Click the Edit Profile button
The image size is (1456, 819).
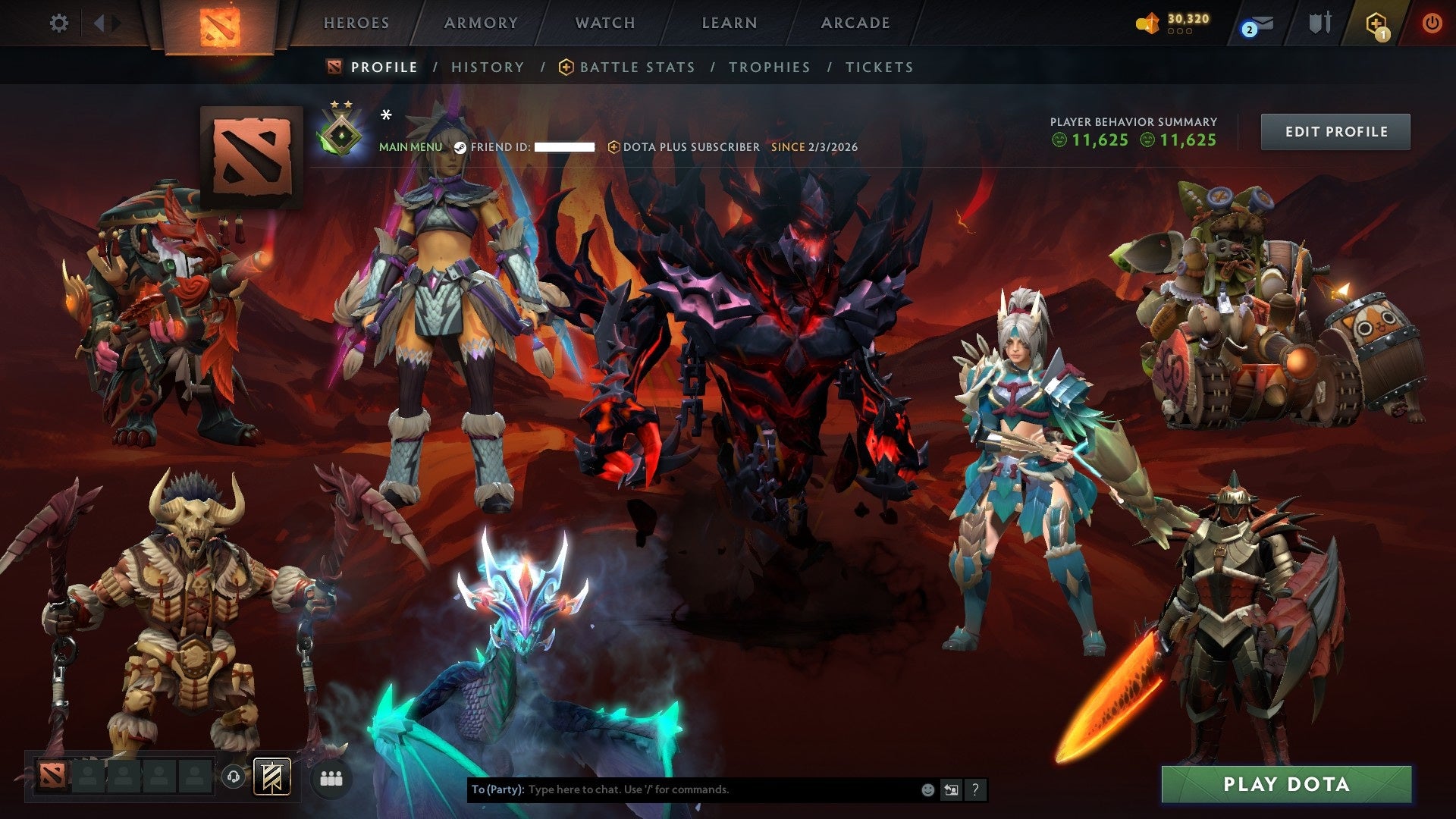point(1335,130)
